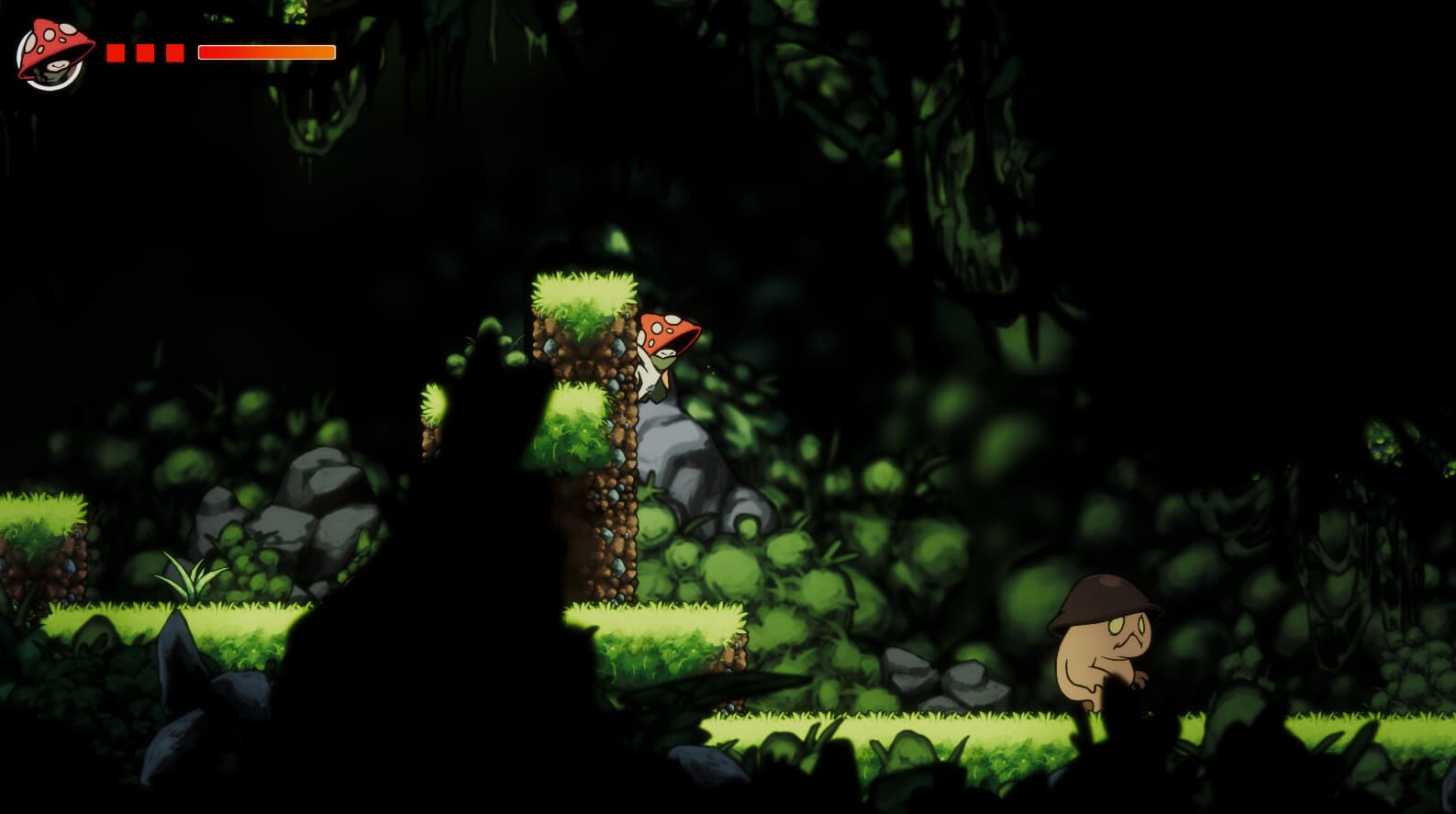This screenshot has height=814, width=1456.
Task: Click the red start of the health bar
Action: (206, 52)
